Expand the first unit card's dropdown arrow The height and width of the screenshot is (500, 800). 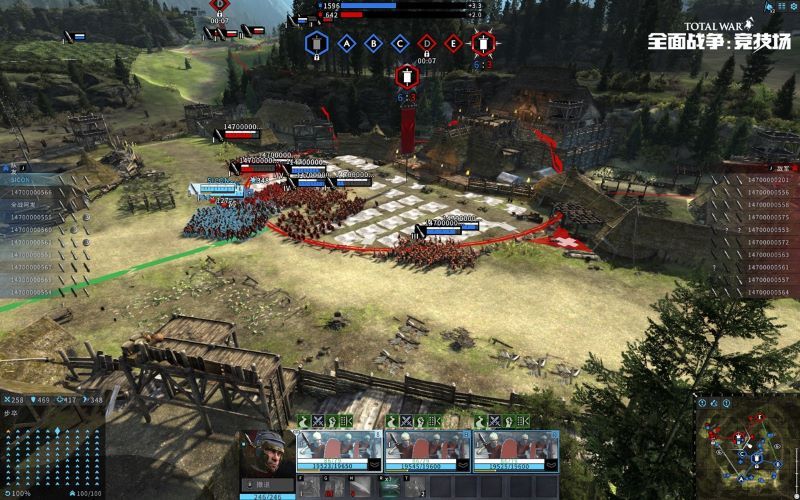pyautogui.click(x=374, y=464)
